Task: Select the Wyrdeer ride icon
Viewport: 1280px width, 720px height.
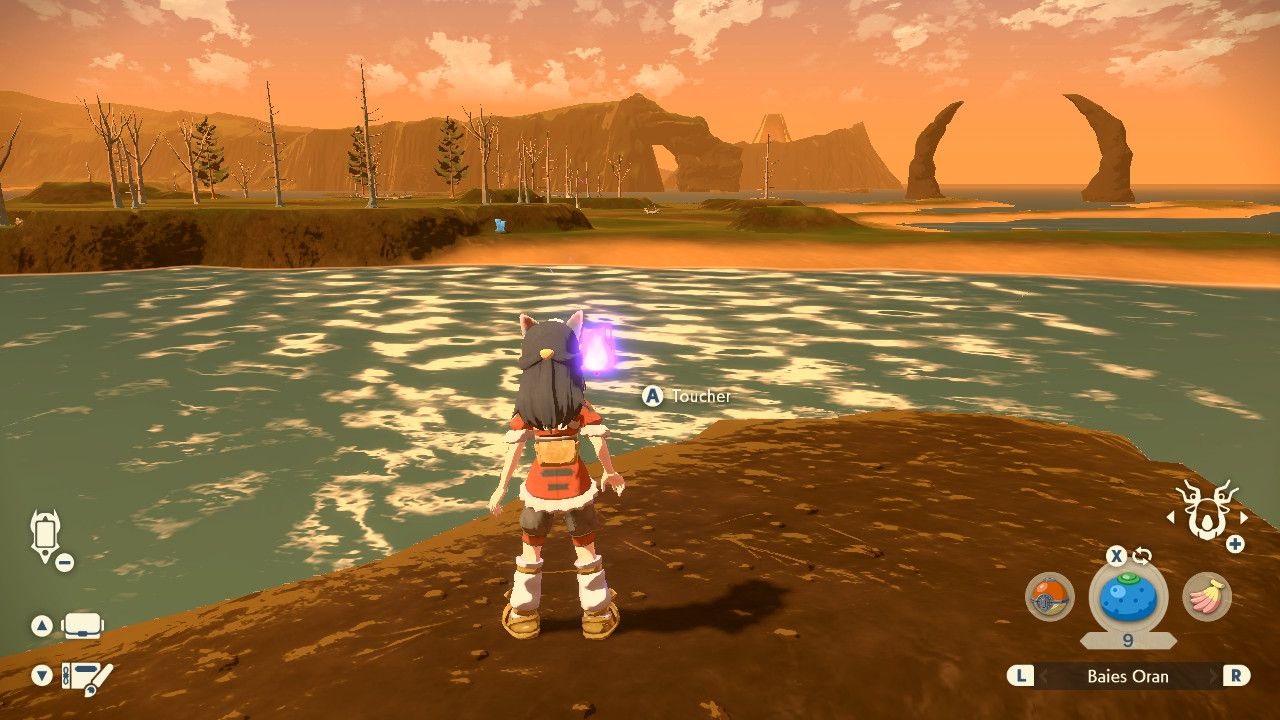Action: click(1207, 511)
